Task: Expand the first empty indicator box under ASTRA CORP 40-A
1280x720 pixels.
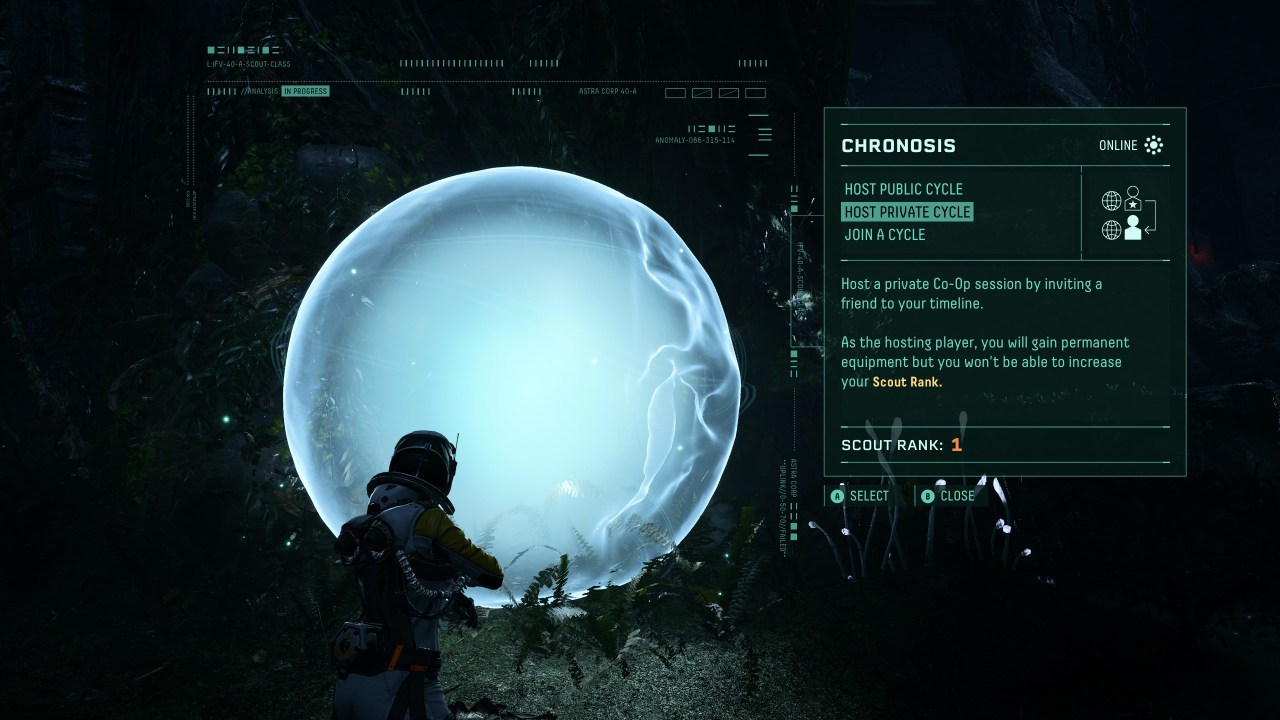Action: coord(676,92)
